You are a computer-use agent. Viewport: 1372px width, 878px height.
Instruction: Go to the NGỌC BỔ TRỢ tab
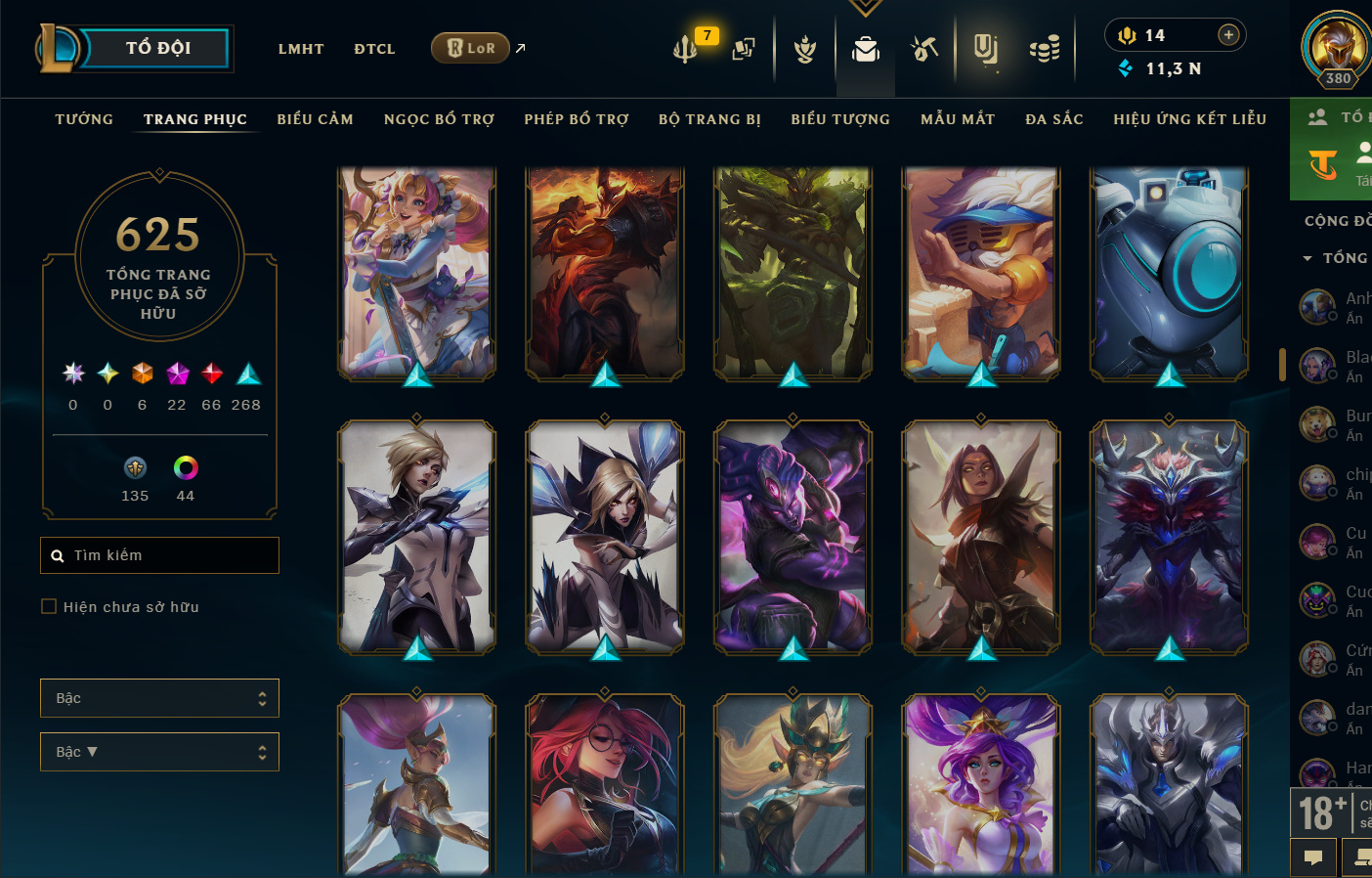pyautogui.click(x=439, y=119)
